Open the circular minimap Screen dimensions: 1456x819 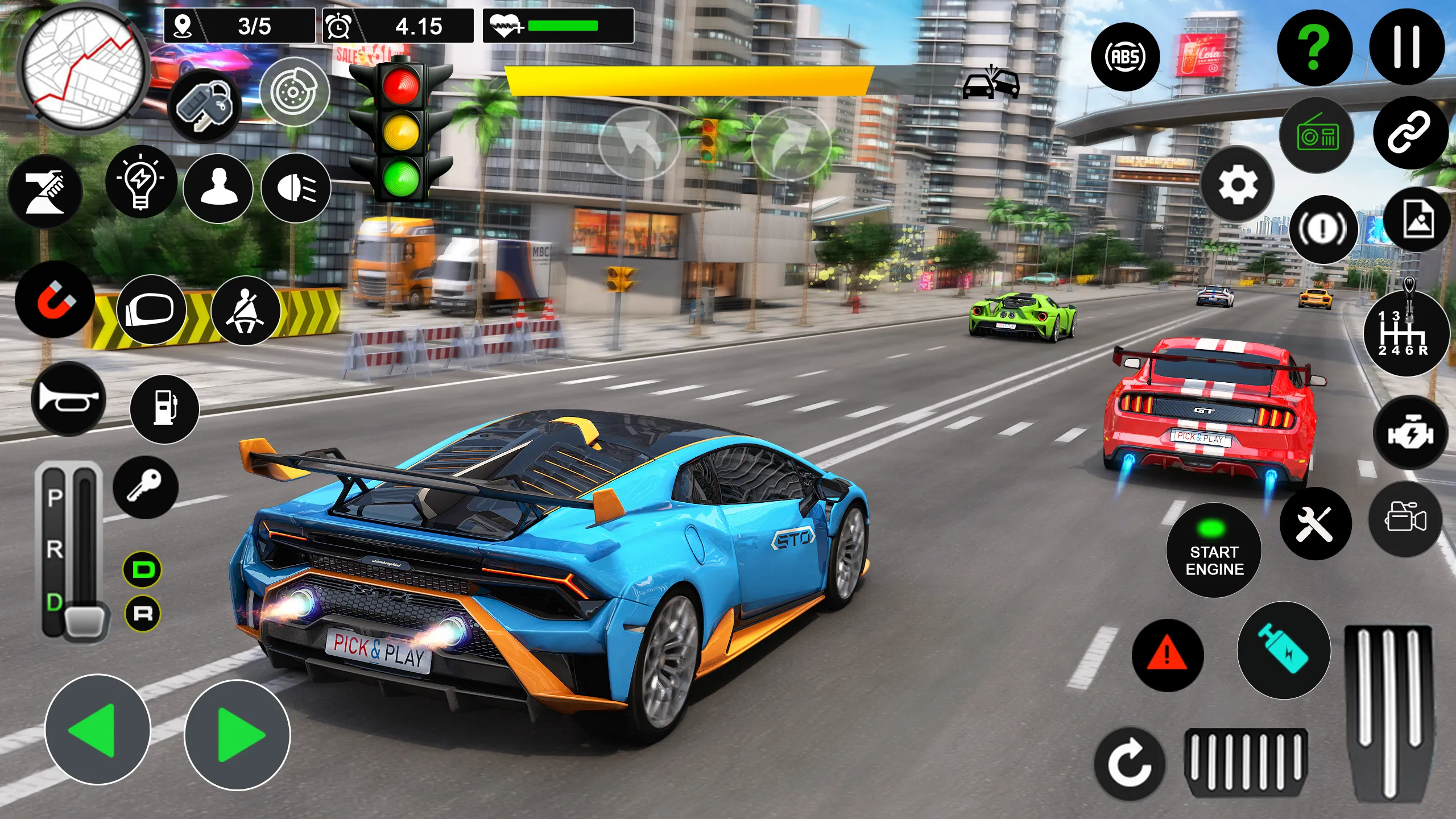point(83,67)
